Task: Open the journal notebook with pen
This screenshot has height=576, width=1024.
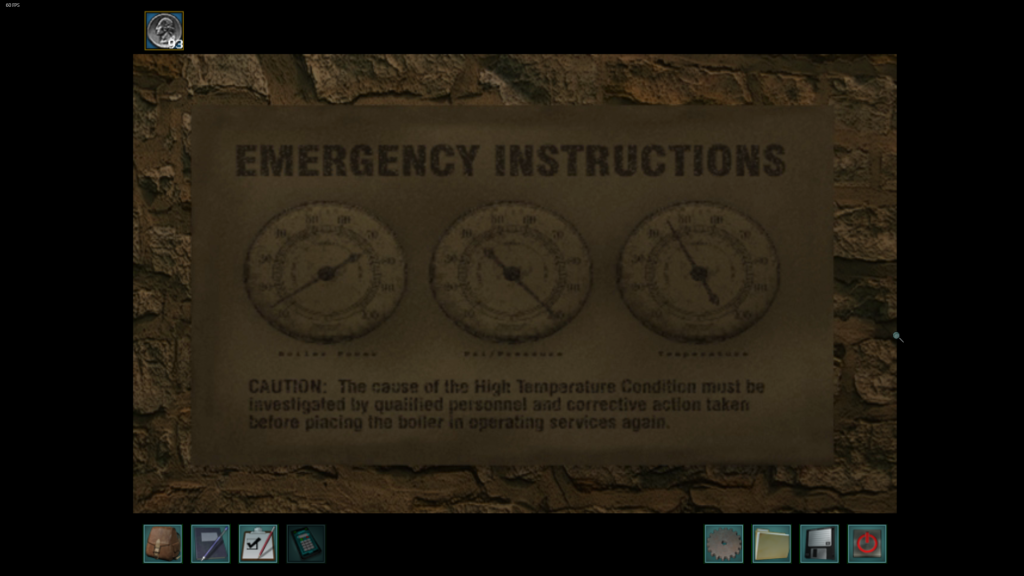Action: pos(210,544)
